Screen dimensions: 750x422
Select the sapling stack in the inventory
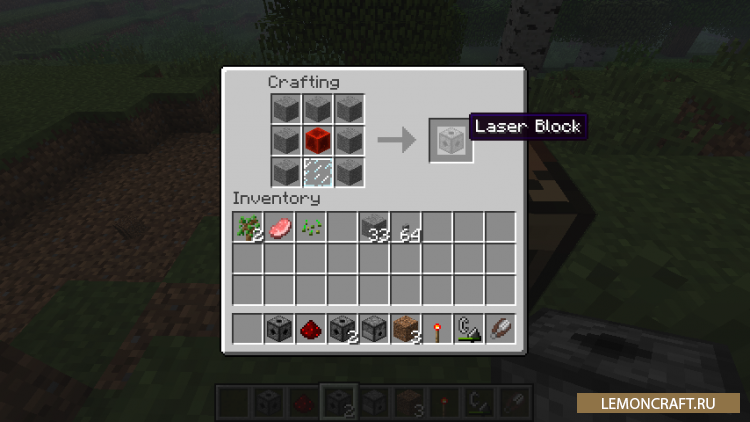pyautogui.click(x=248, y=228)
